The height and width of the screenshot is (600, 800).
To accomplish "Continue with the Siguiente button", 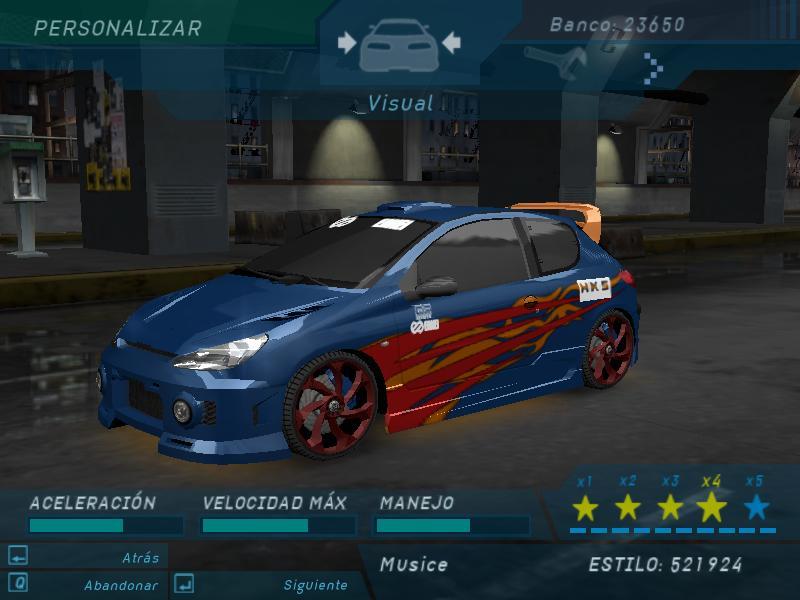I will click(315, 585).
